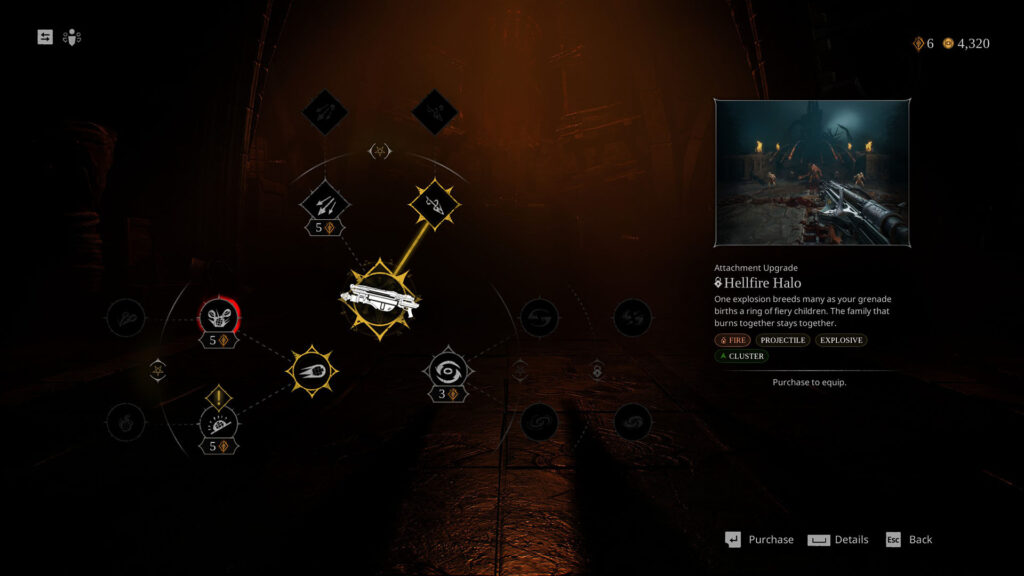Pick the red-highlighted Hellfire Halo node
Image resolution: width=1024 pixels, height=576 pixels.
(x=218, y=318)
